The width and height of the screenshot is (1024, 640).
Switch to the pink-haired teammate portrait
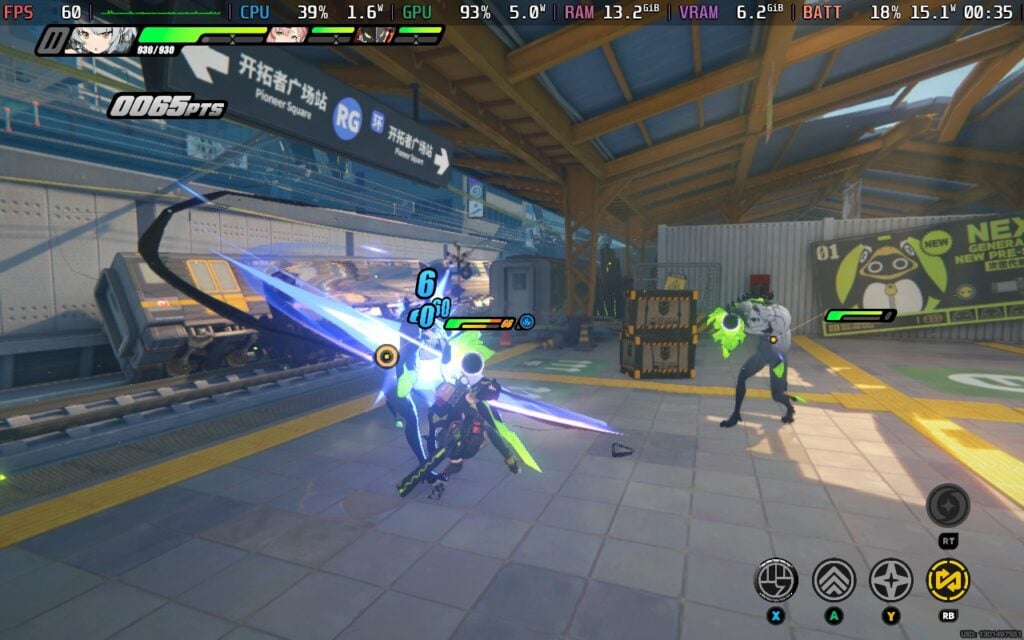pyautogui.click(x=286, y=35)
